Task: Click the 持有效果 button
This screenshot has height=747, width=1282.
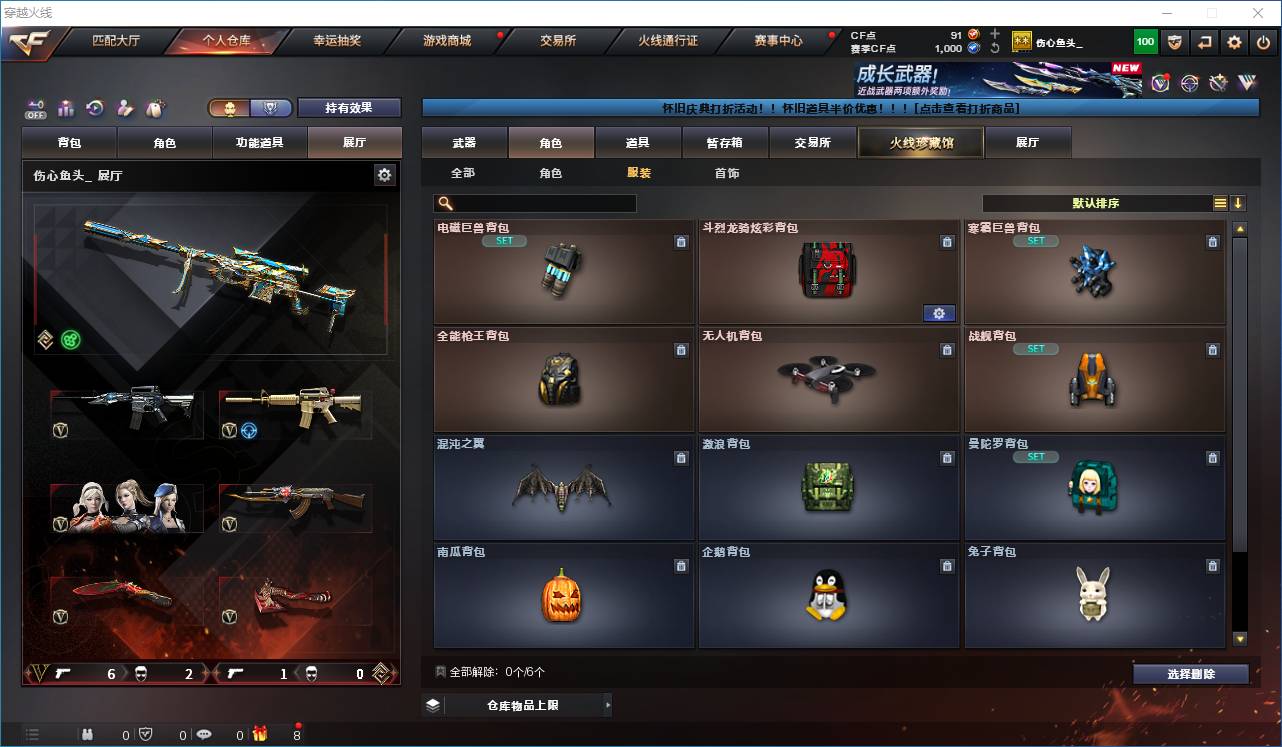Action: (348, 108)
